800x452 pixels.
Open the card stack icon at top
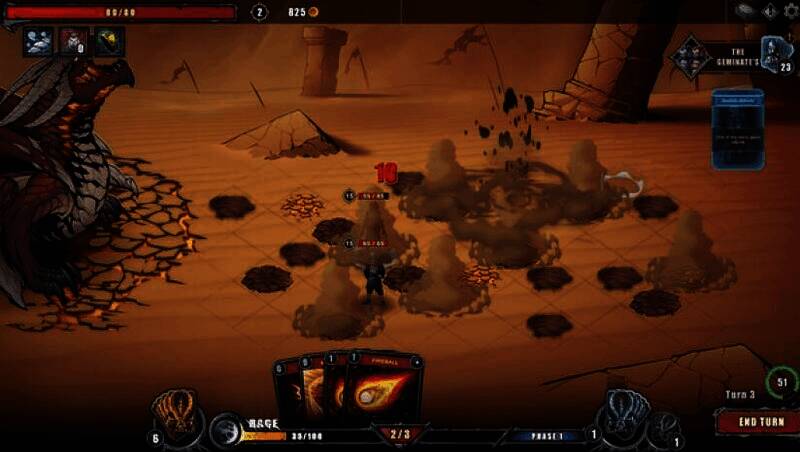click(x=746, y=11)
